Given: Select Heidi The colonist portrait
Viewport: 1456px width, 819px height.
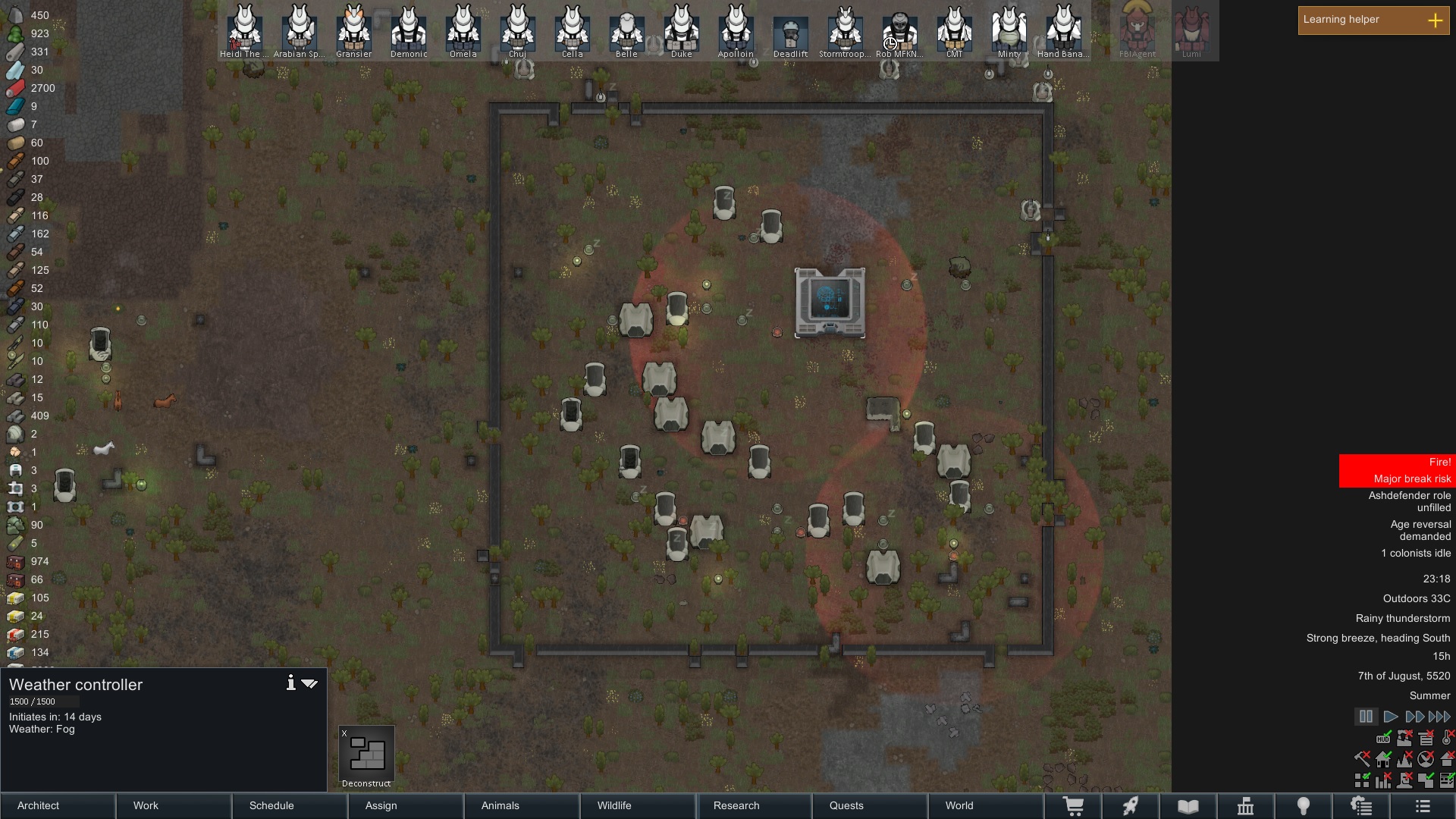Looking at the screenshot, I should click(244, 30).
